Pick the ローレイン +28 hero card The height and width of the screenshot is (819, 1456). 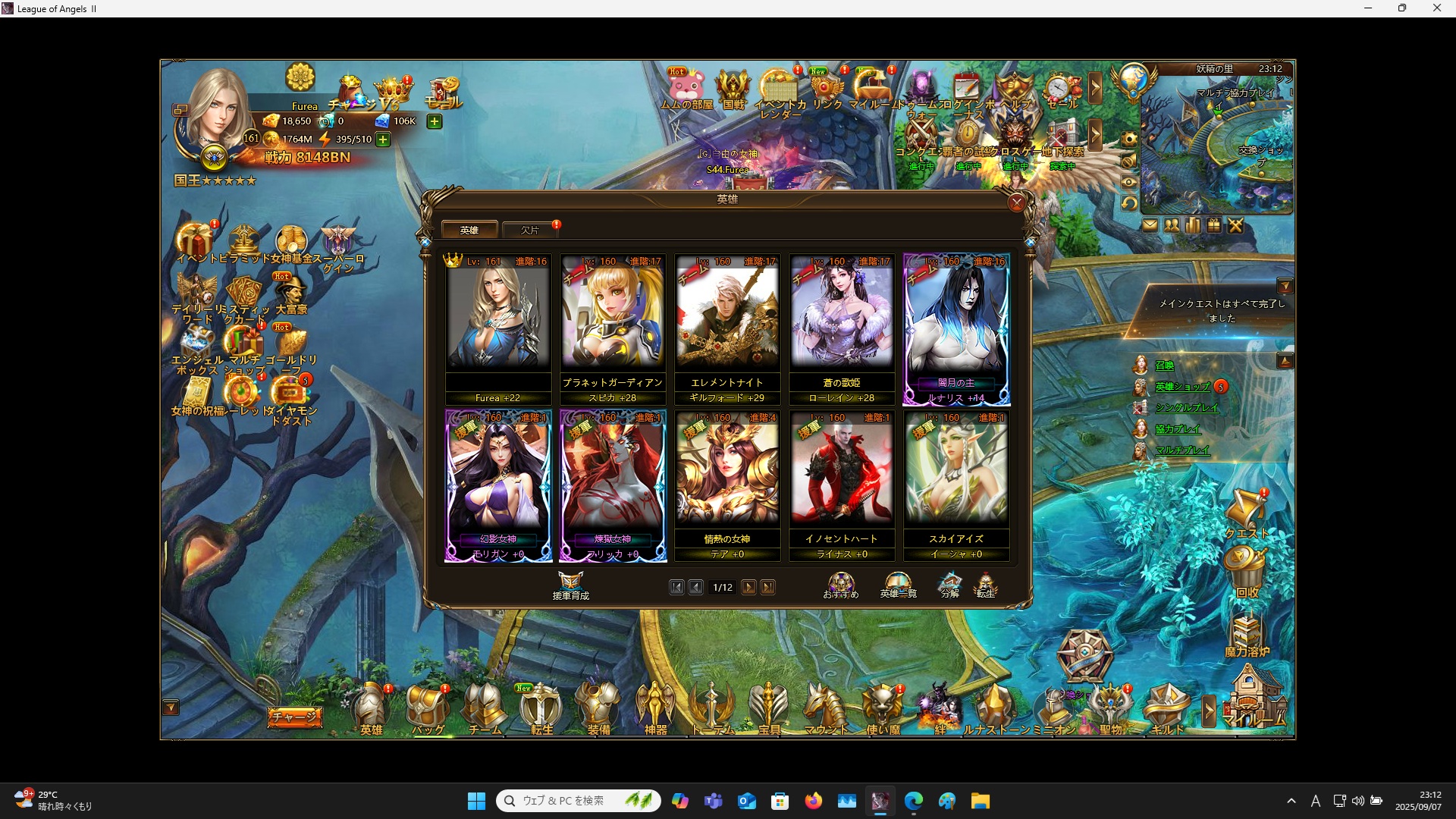(x=842, y=328)
